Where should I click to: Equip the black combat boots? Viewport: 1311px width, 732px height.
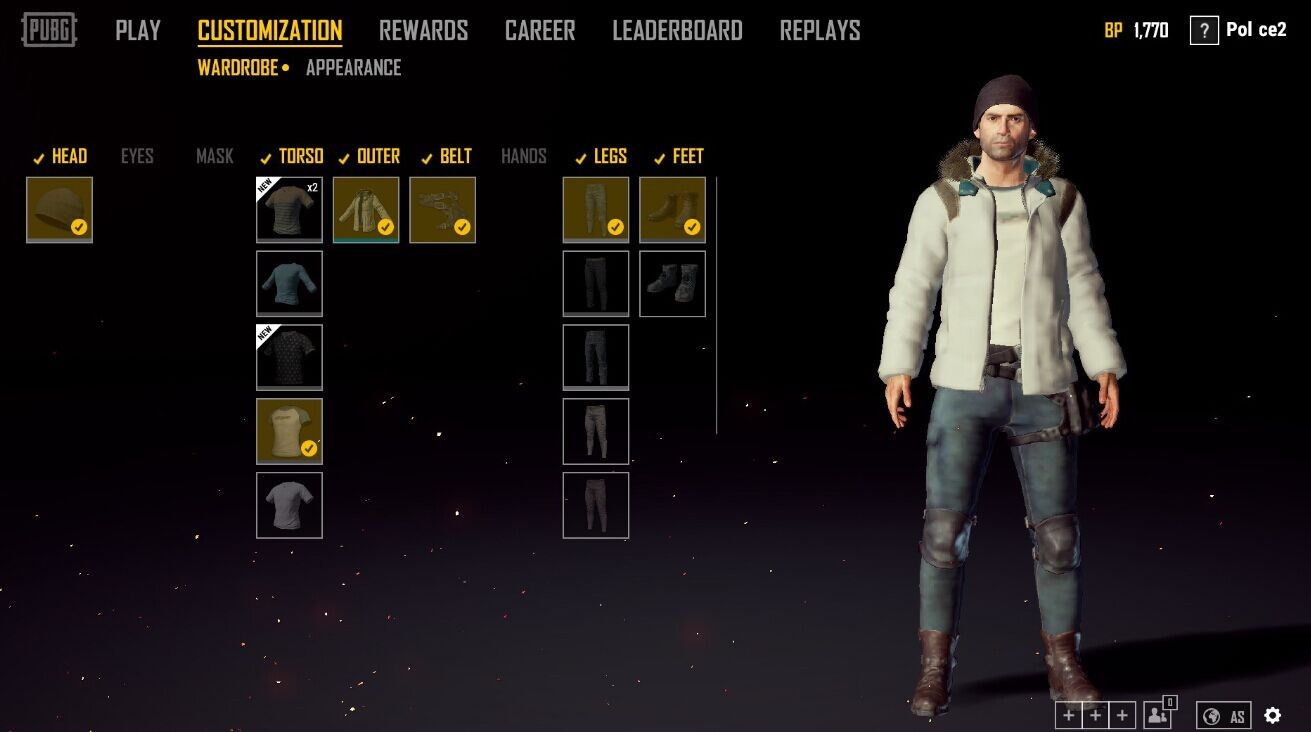(x=672, y=284)
